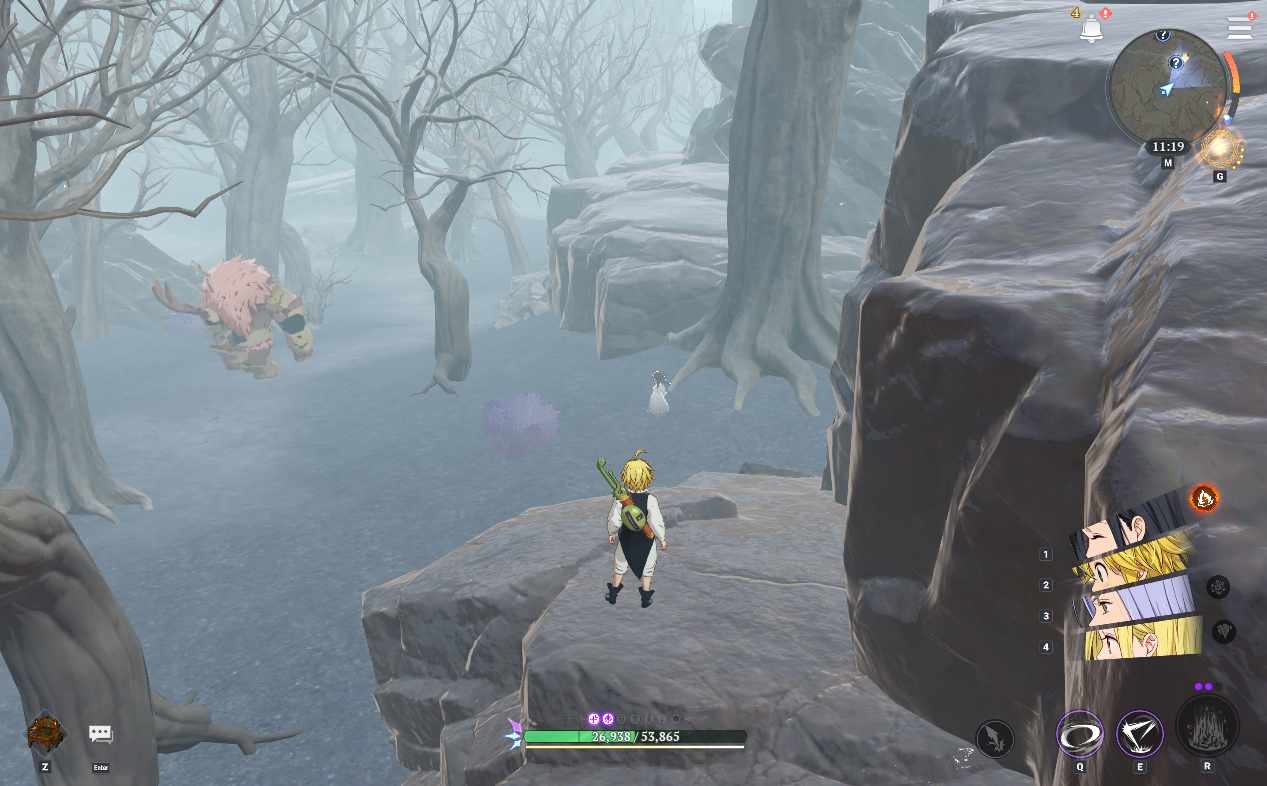Open the crafting workbench icon
Viewport: 1267px width, 786px height.
[46, 733]
